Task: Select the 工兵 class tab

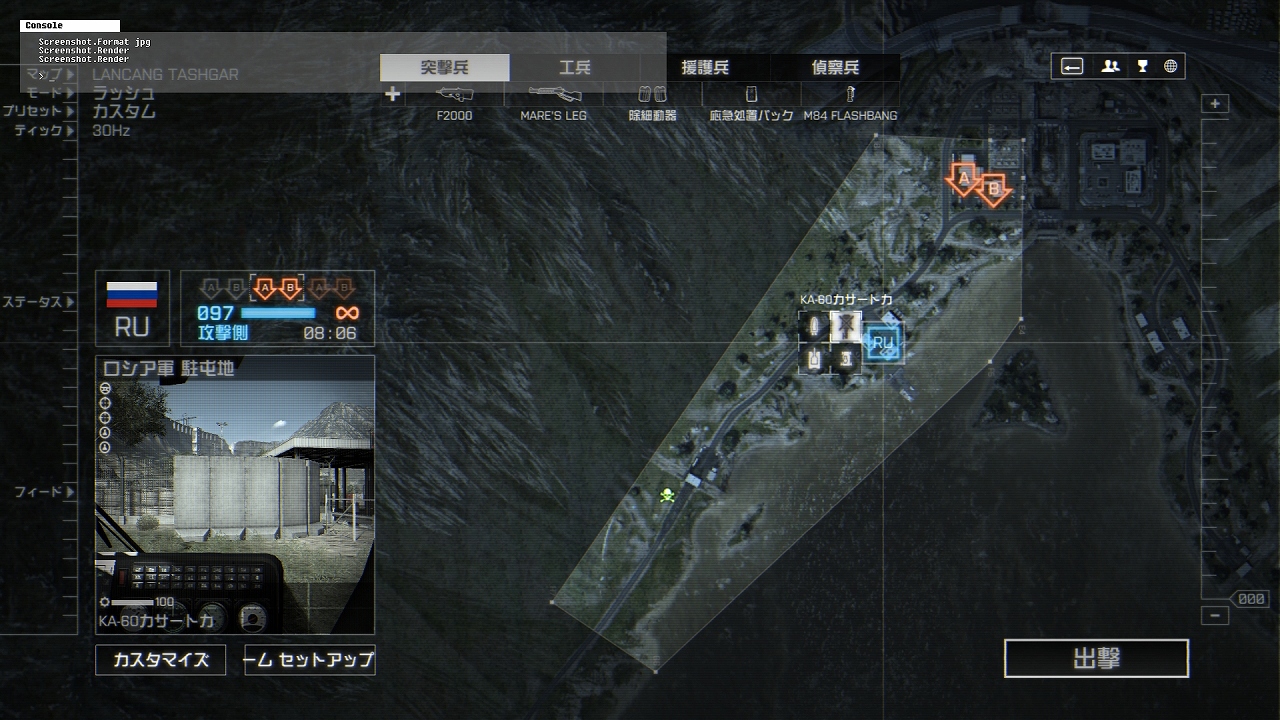Action: (x=575, y=68)
